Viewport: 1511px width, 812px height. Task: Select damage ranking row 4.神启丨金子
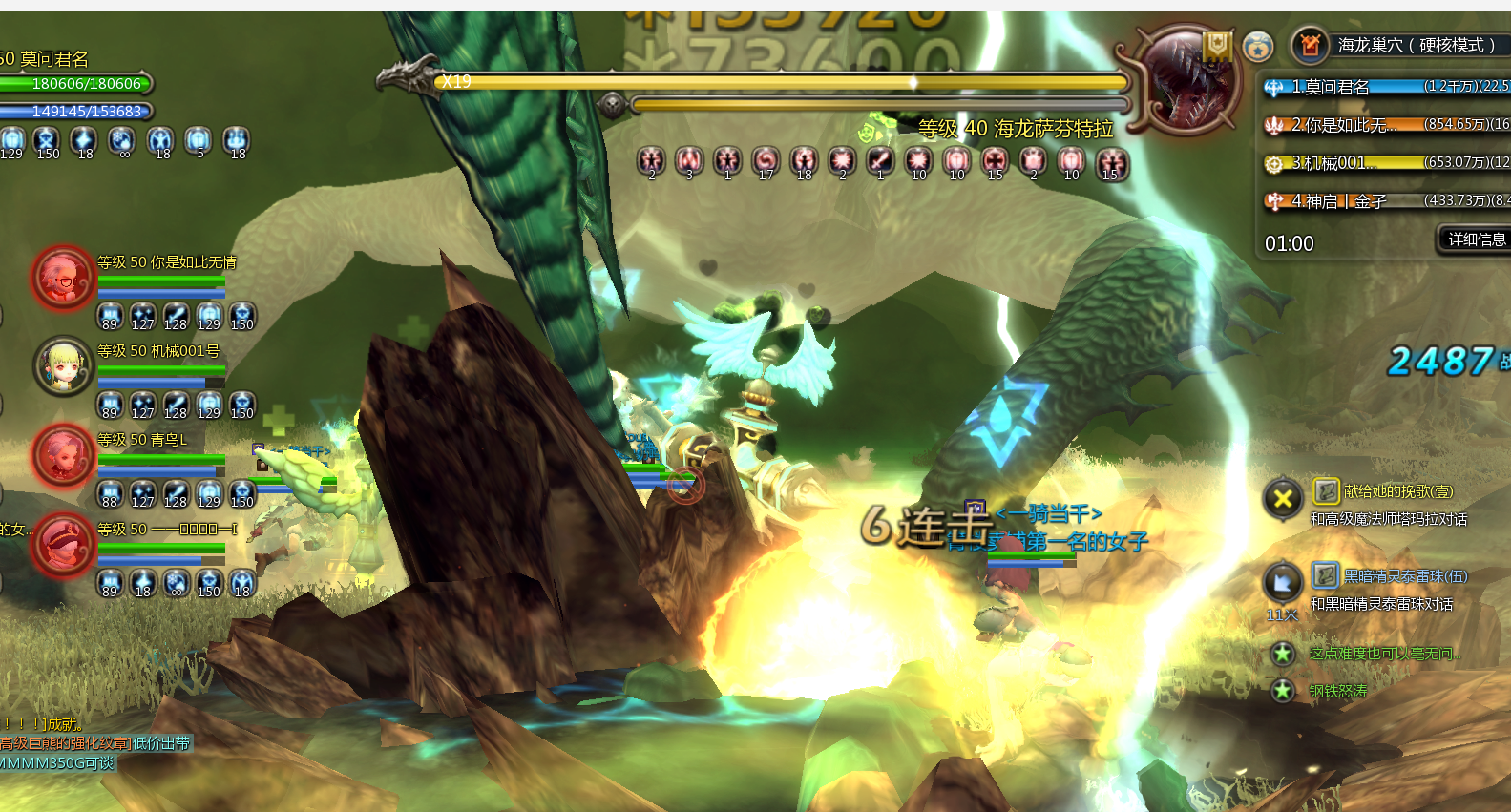tap(1386, 201)
